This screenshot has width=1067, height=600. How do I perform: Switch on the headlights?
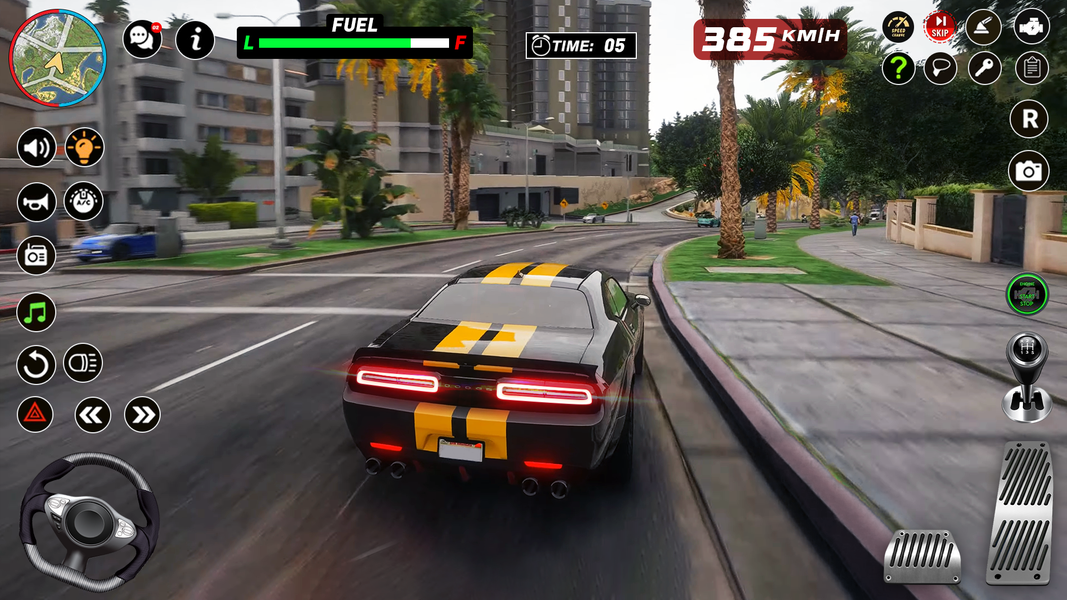point(83,362)
